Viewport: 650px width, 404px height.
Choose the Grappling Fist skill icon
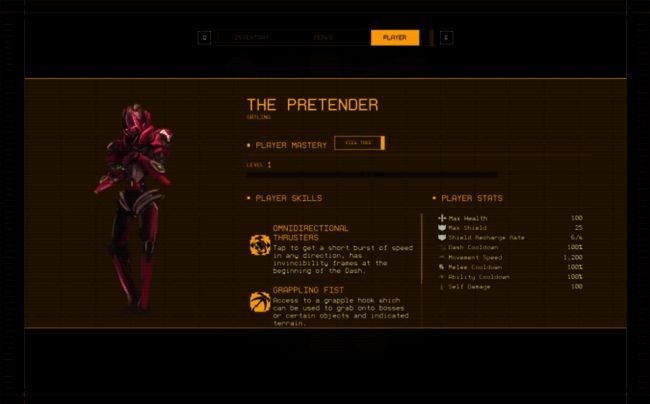(x=260, y=301)
